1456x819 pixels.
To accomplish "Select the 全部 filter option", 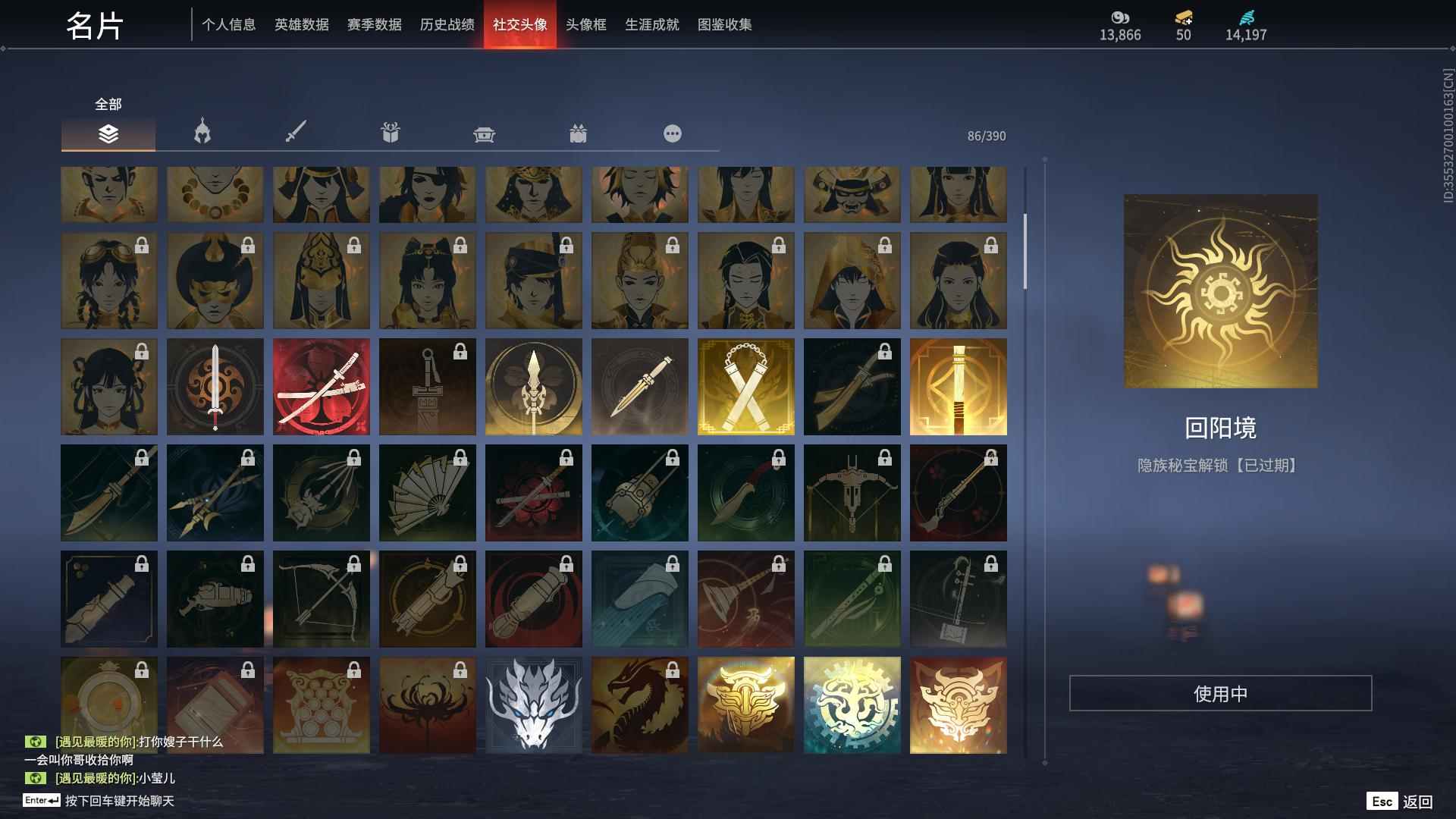I will pyautogui.click(x=106, y=104).
